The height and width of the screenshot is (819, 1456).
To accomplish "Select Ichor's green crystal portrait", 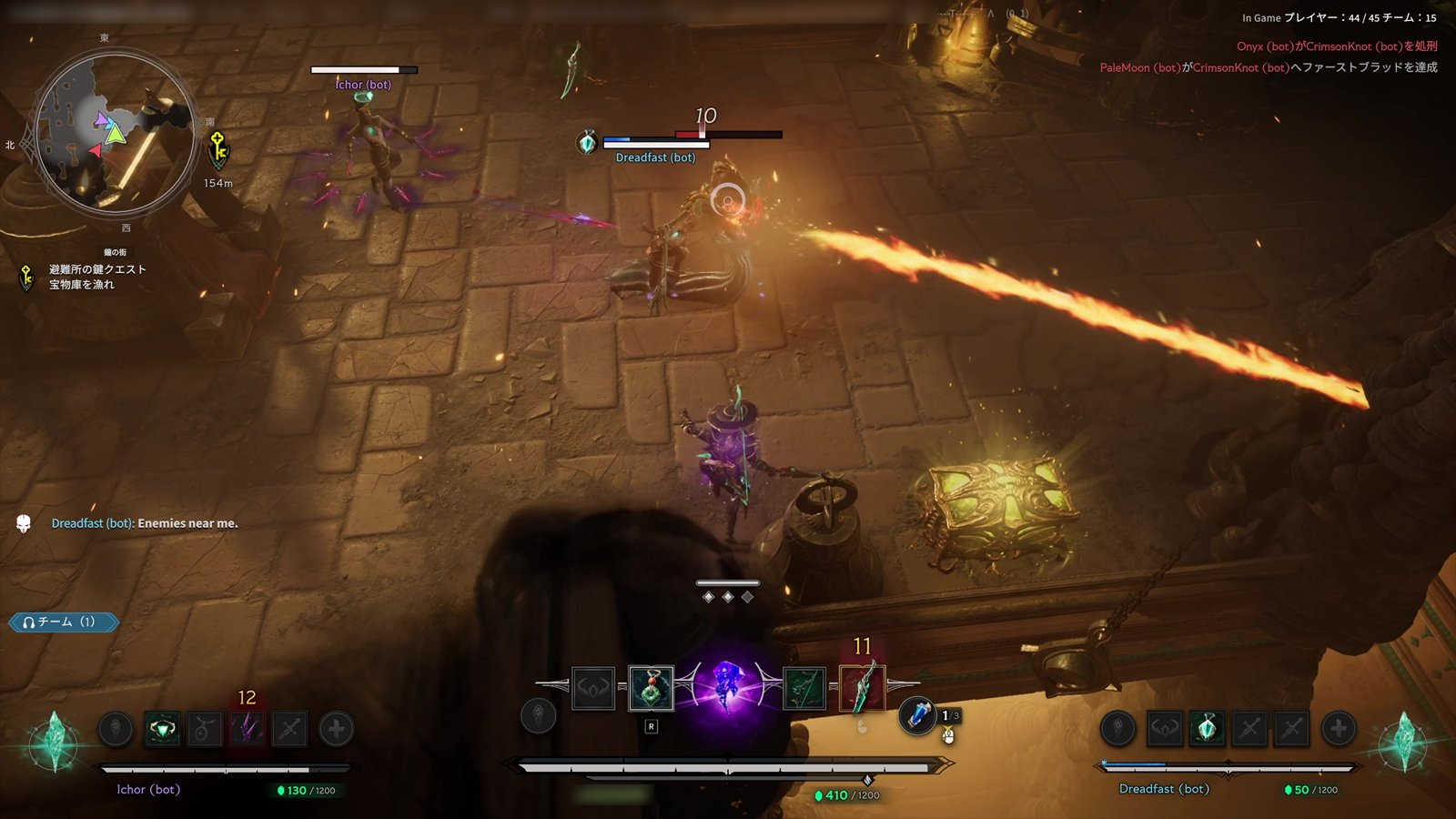I will point(55,741).
